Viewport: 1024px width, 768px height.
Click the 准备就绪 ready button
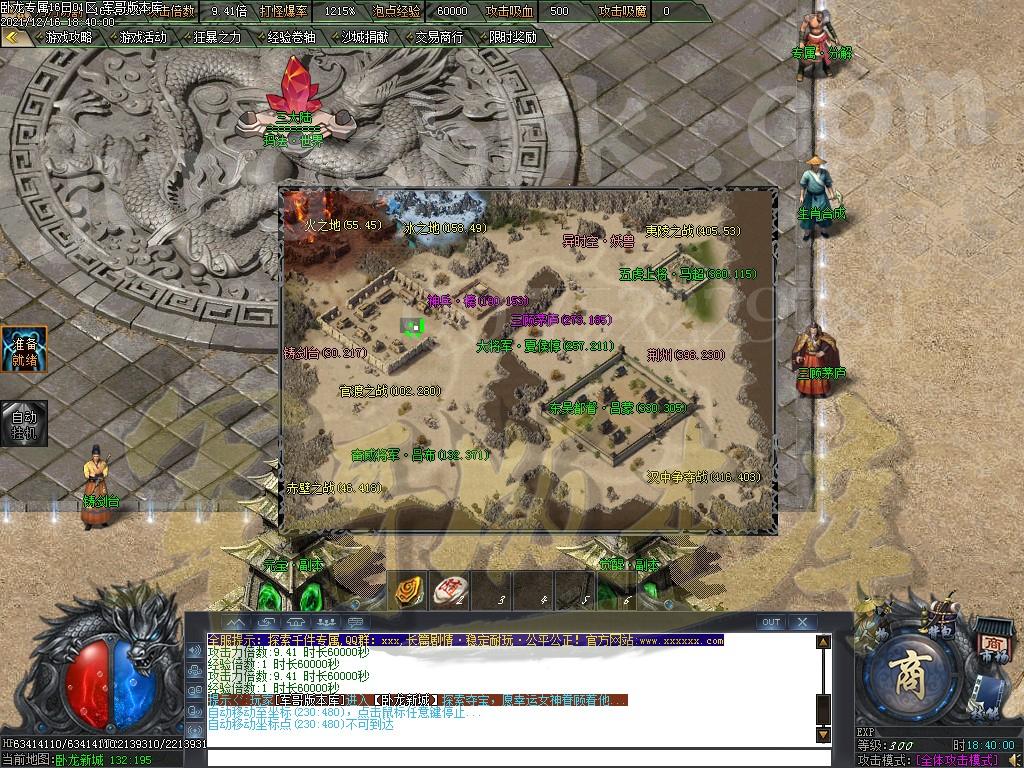[x=24, y=349]
